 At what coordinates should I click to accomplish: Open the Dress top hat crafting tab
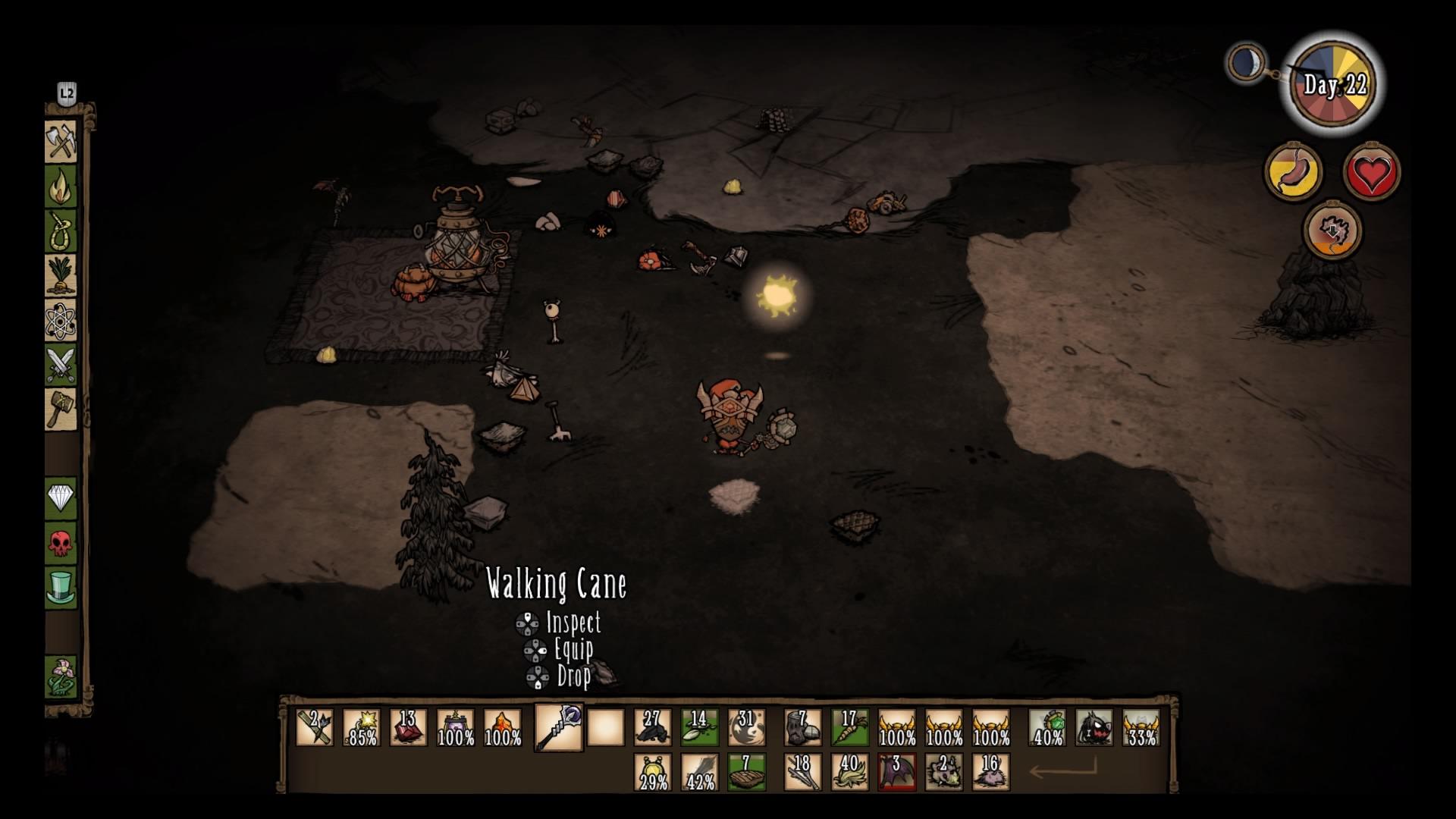tap(61, 588)
